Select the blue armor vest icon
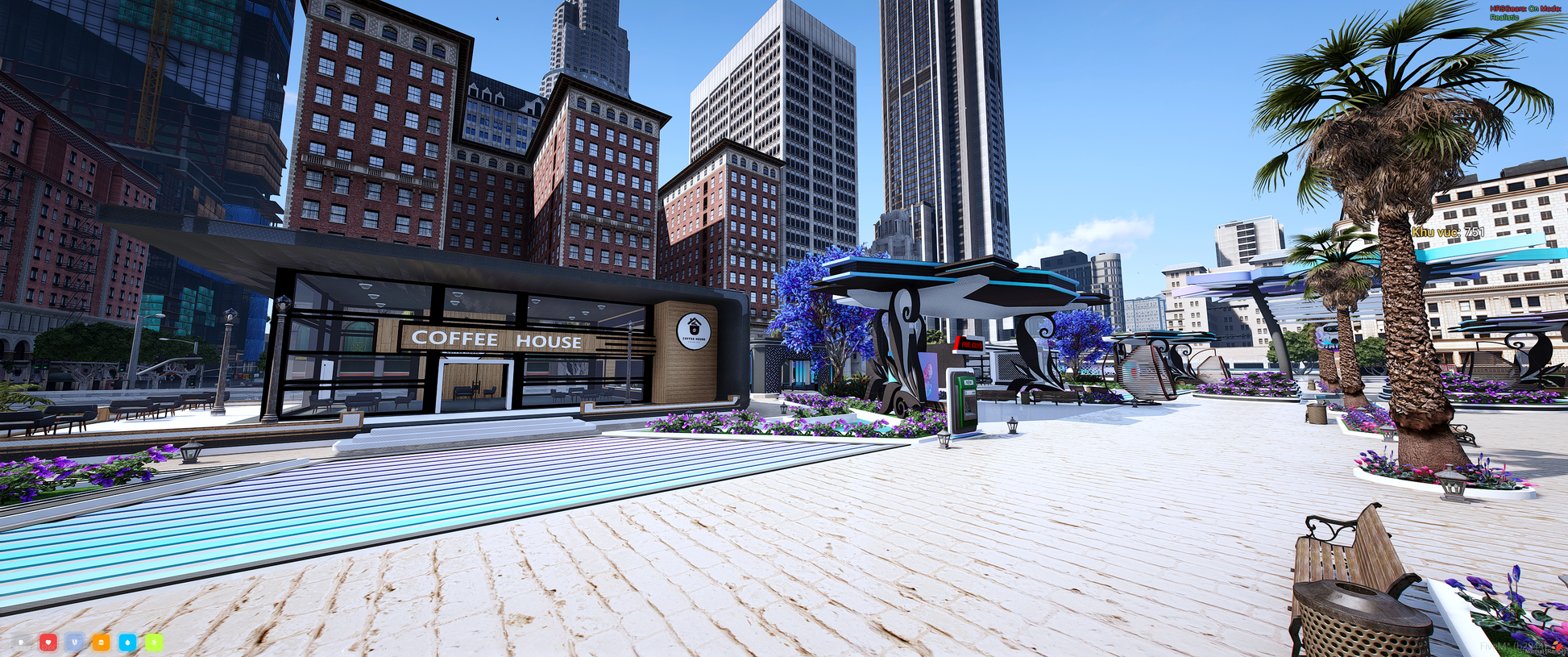Image resolution: width=1568 pixels, height=657 pixels. pyautogui.click(x=74, y=642)
